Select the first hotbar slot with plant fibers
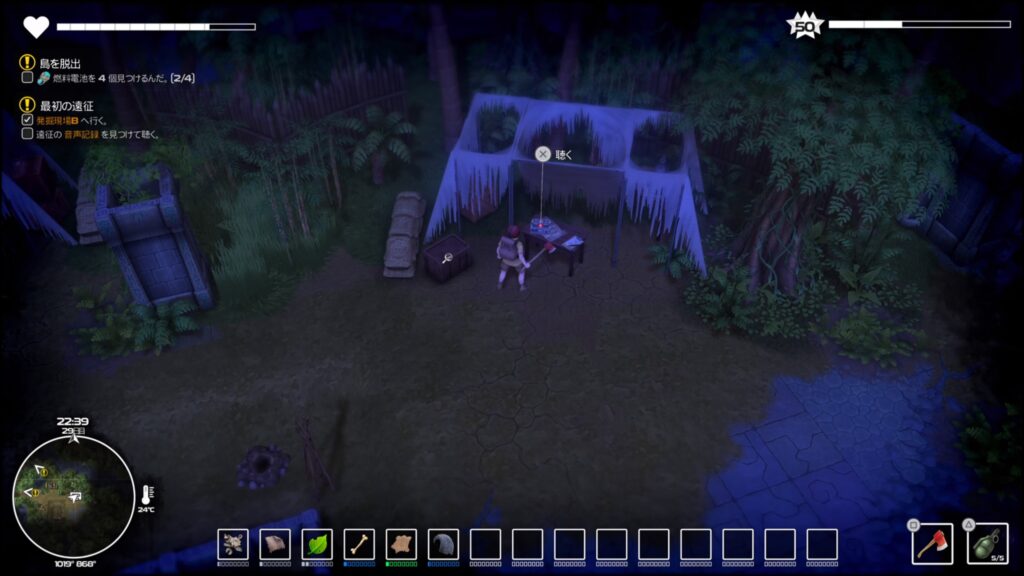 (x=233, y=544)
